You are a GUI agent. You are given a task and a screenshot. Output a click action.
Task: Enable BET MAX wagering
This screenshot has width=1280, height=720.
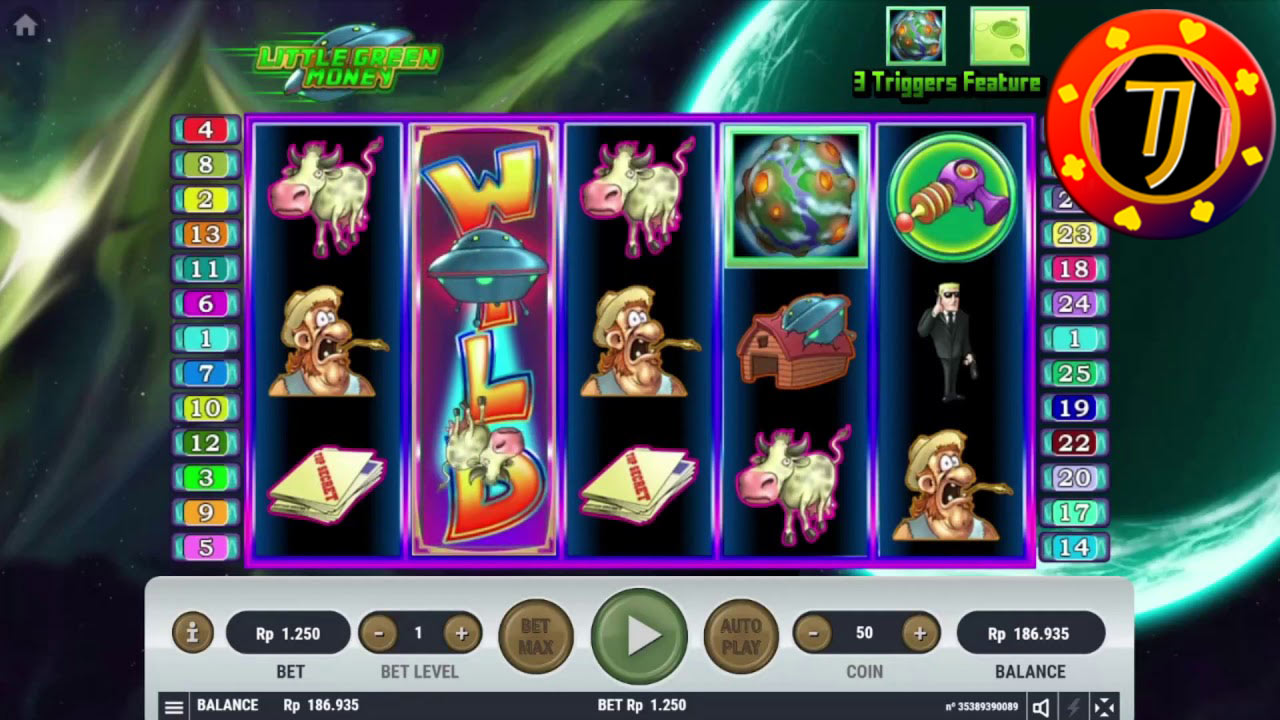[x=536, y=632]
